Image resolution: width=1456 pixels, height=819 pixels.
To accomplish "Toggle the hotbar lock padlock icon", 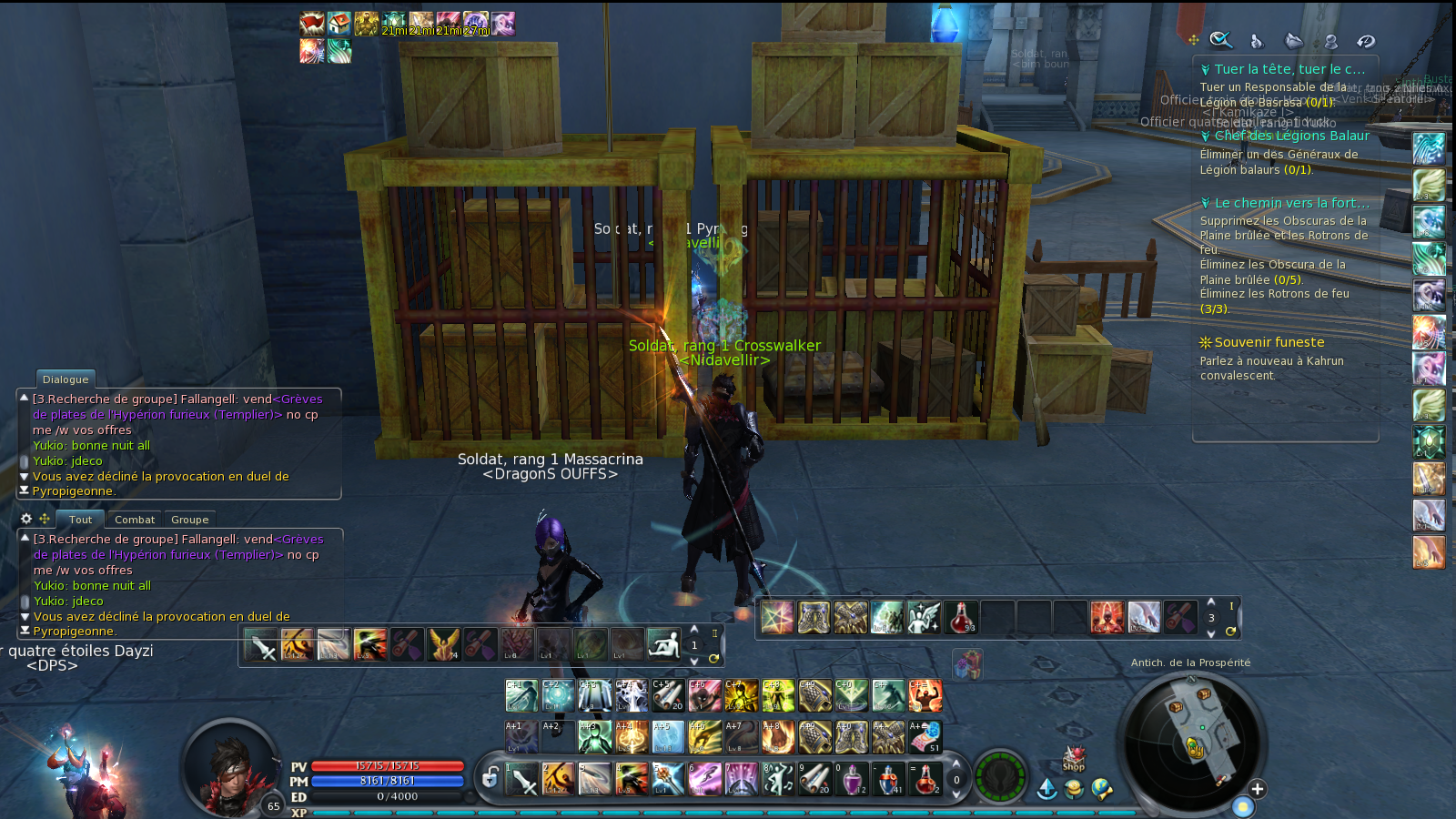I will click(x=490, y=778).
